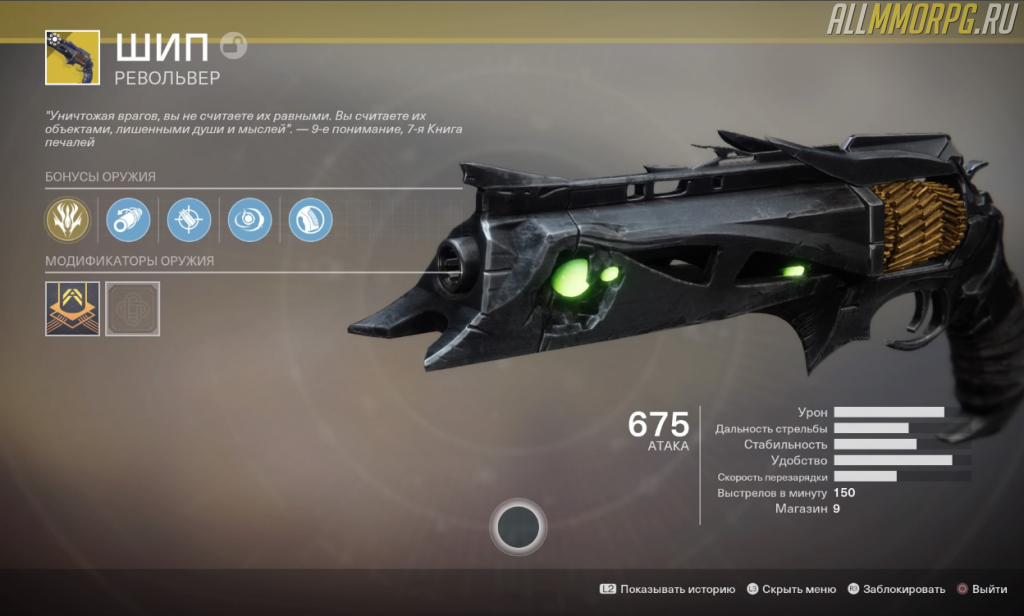Inspect the Corkscrew Rifling barrel perk
Image resolution: width=1024 pixels, height=616 pixels.
coord(128,219)
